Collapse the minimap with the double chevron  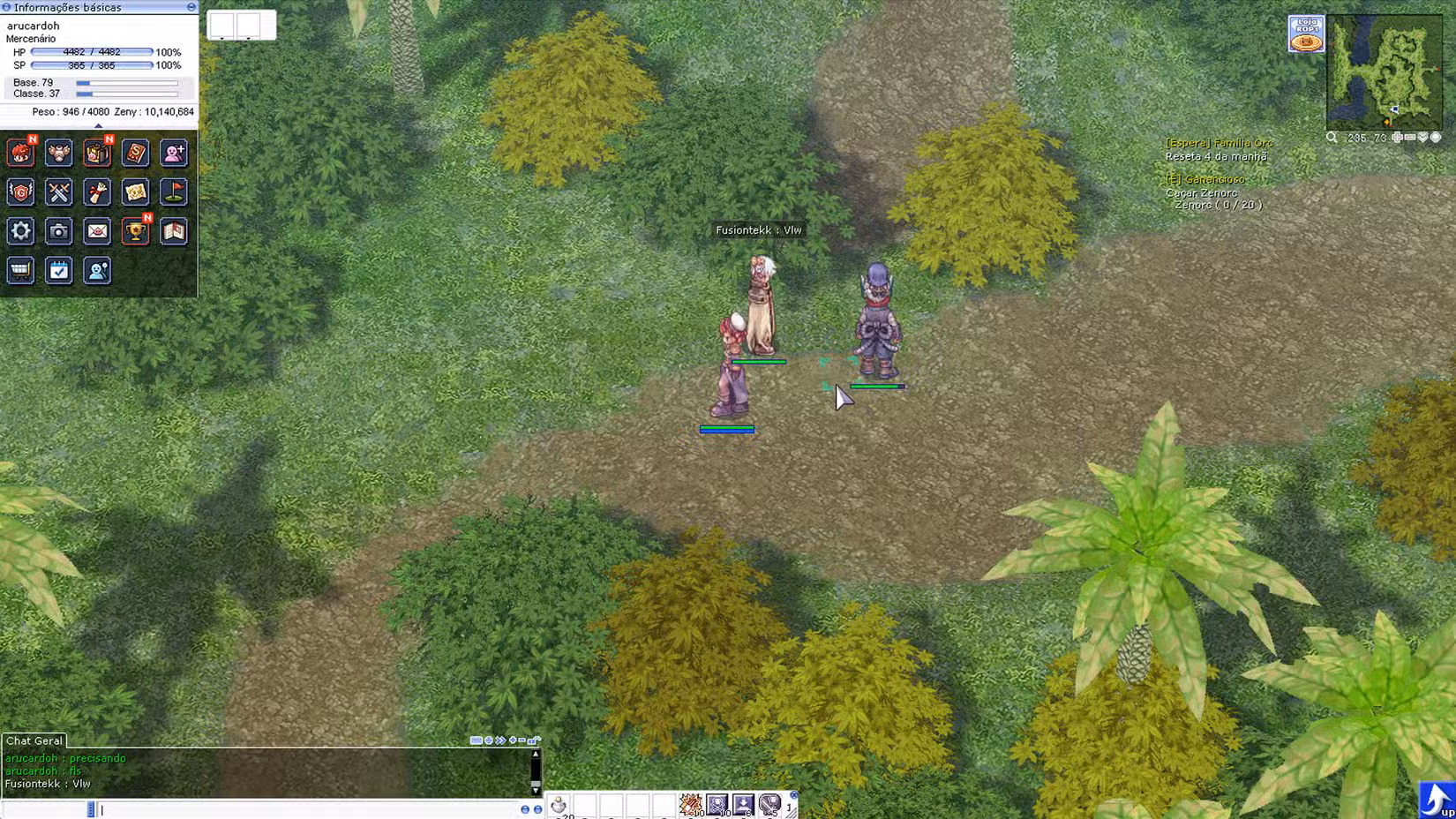[x=1422, y=138]
